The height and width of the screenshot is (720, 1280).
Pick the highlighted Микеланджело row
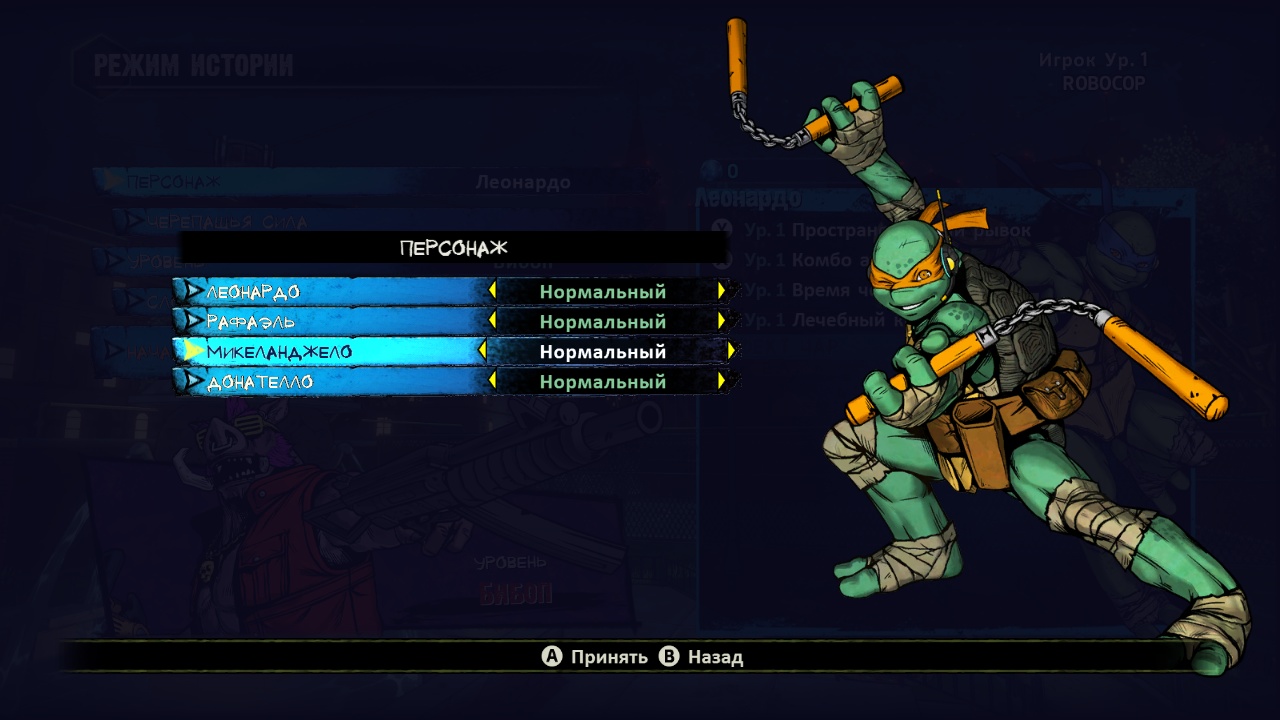point(279,352)
